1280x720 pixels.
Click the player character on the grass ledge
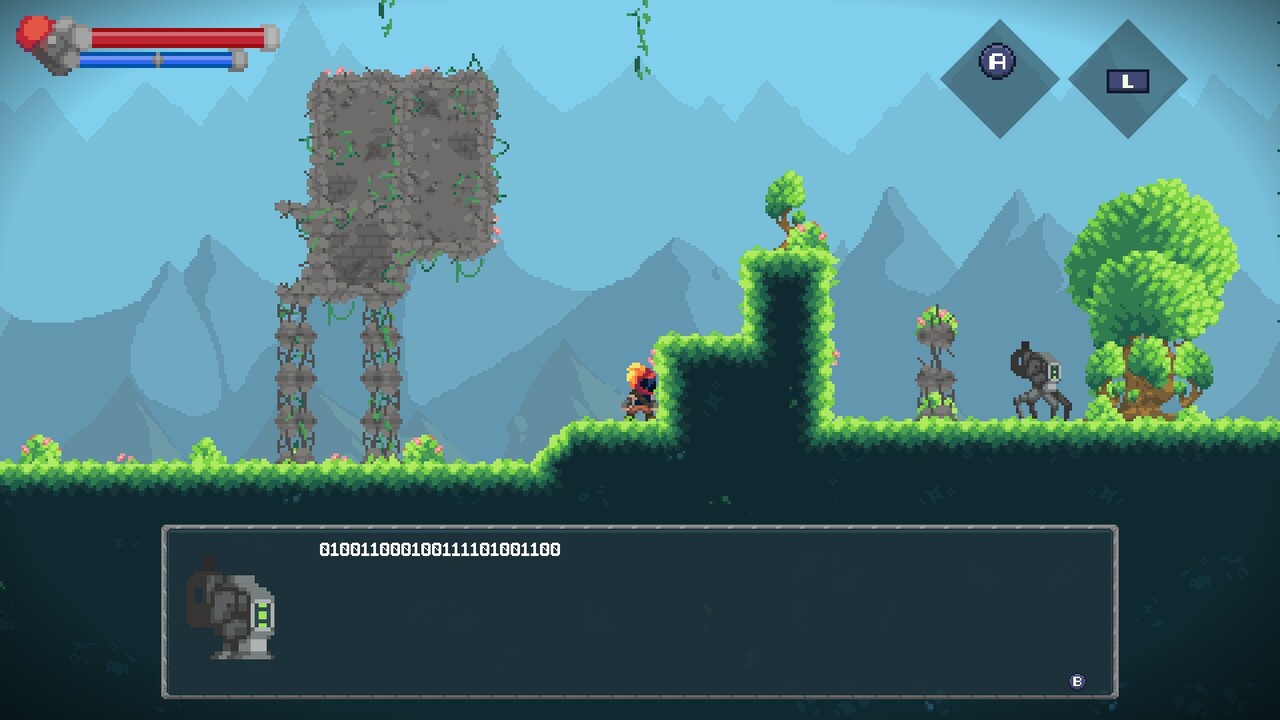tap(640, 390)
